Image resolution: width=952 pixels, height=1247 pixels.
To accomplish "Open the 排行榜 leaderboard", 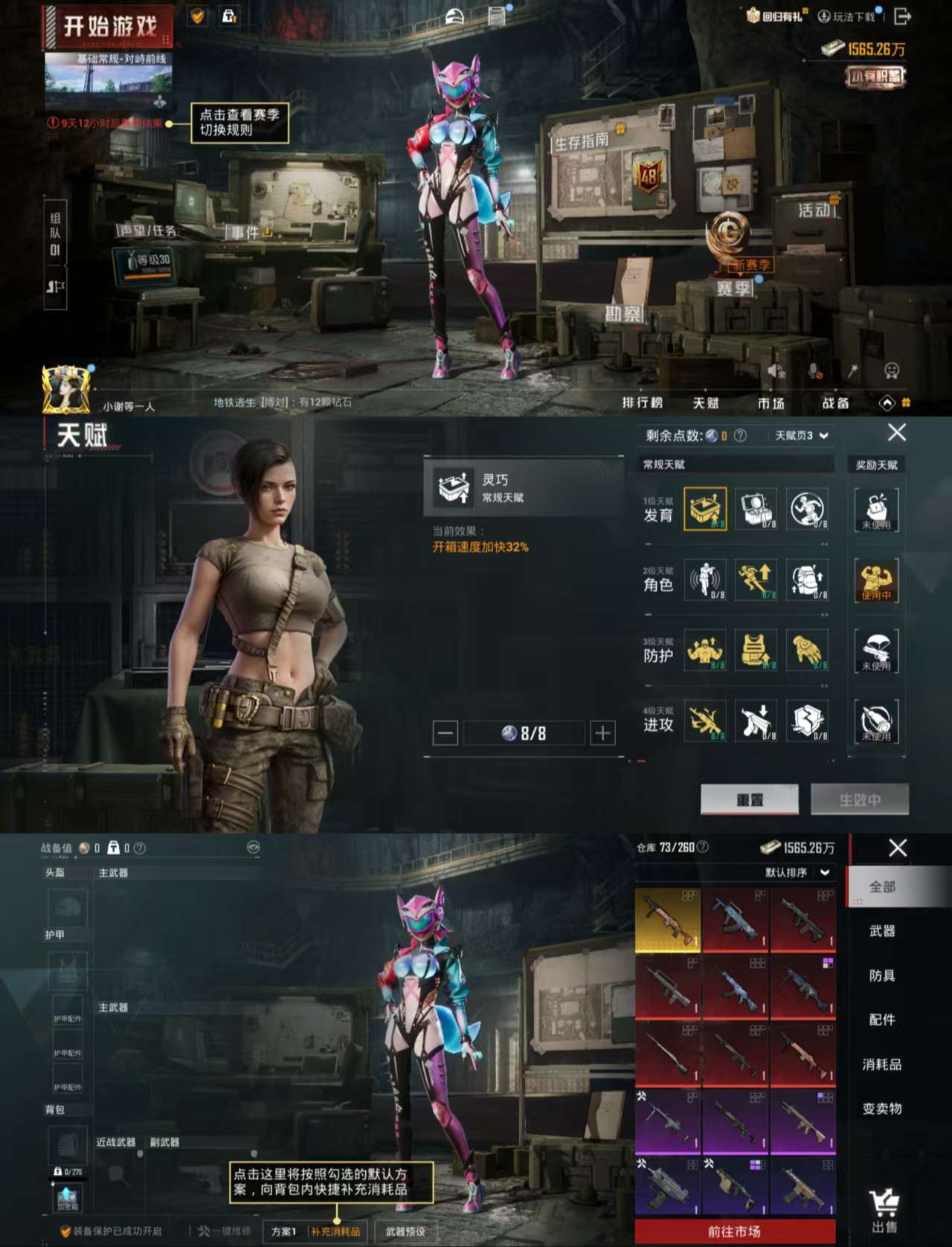I will coord(642,403).
